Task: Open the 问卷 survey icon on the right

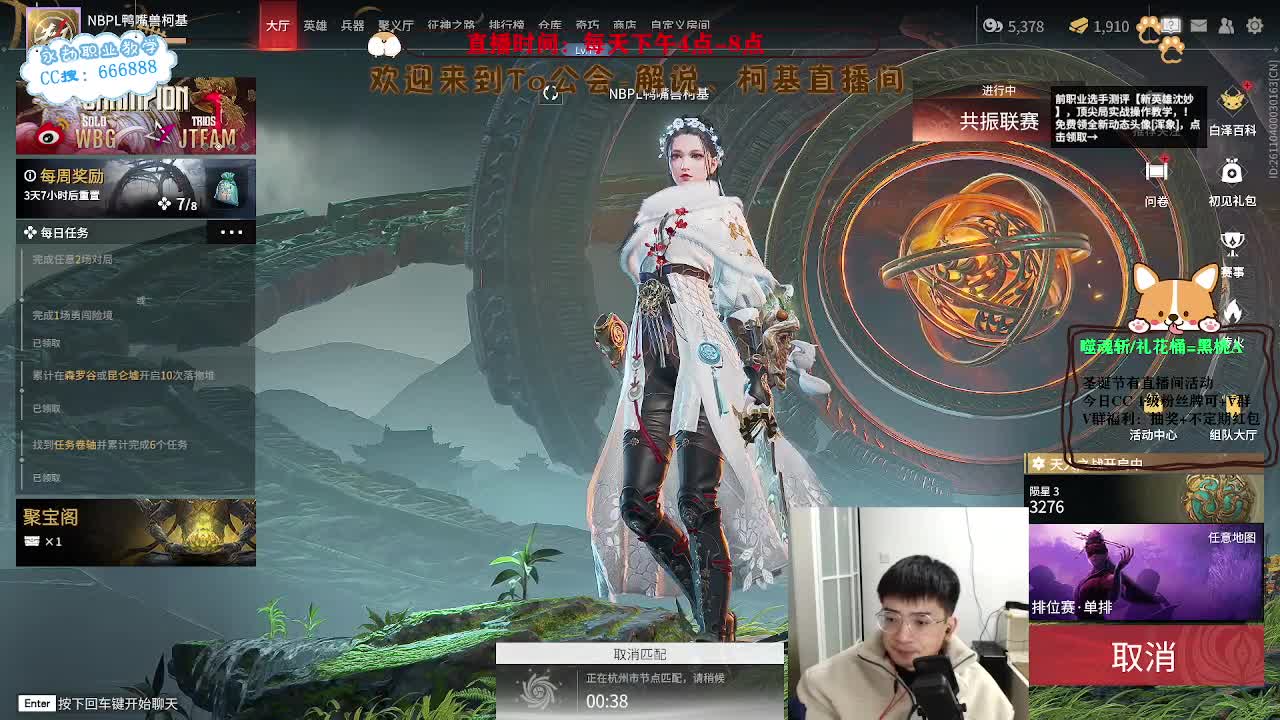Action: tap(1157, 170)
